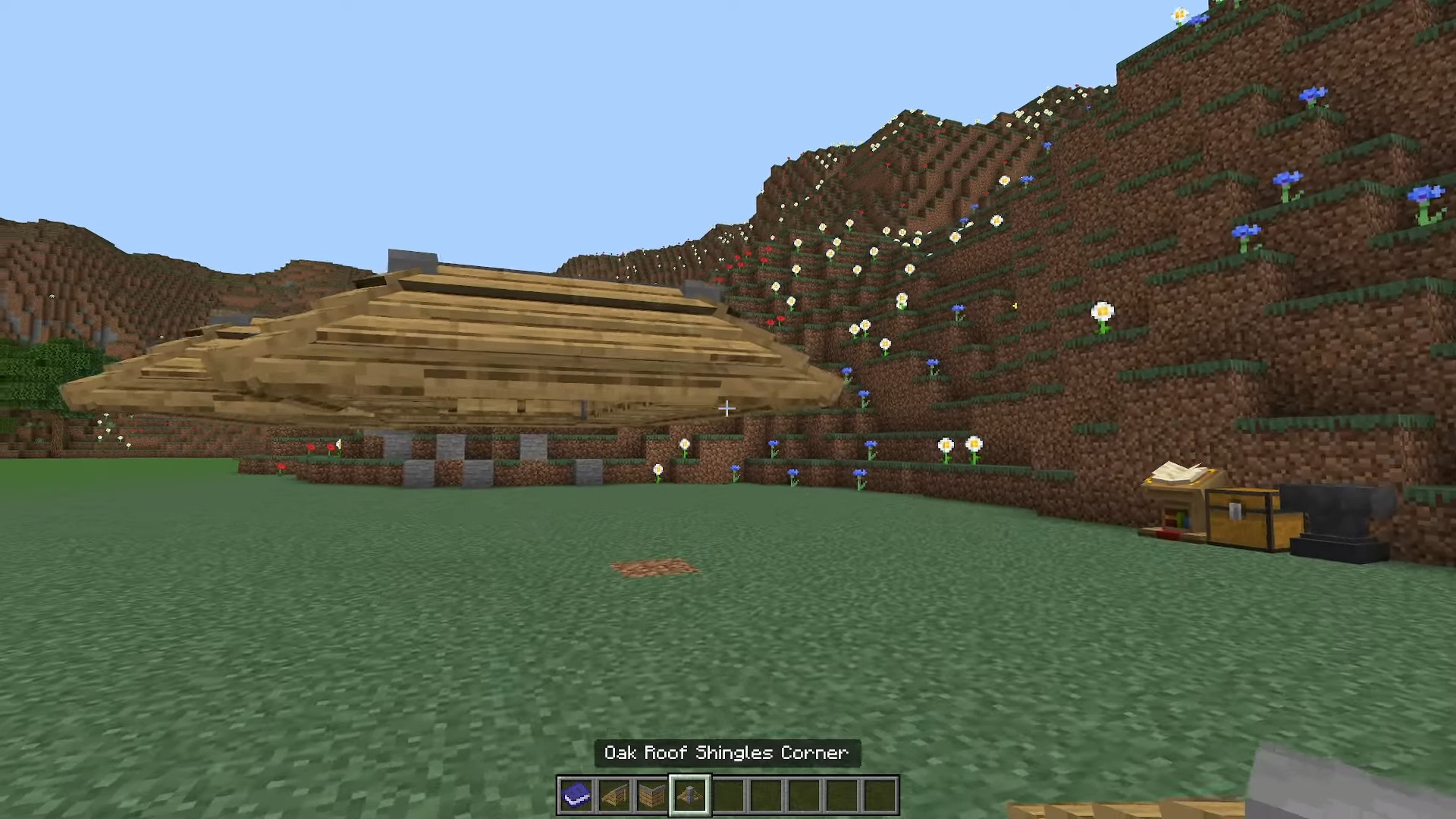The height and width of the screenshot is (819, 1456).
Task: Click the crosshair at screen center
Action: pyautogui.click(x=726, y=408)
